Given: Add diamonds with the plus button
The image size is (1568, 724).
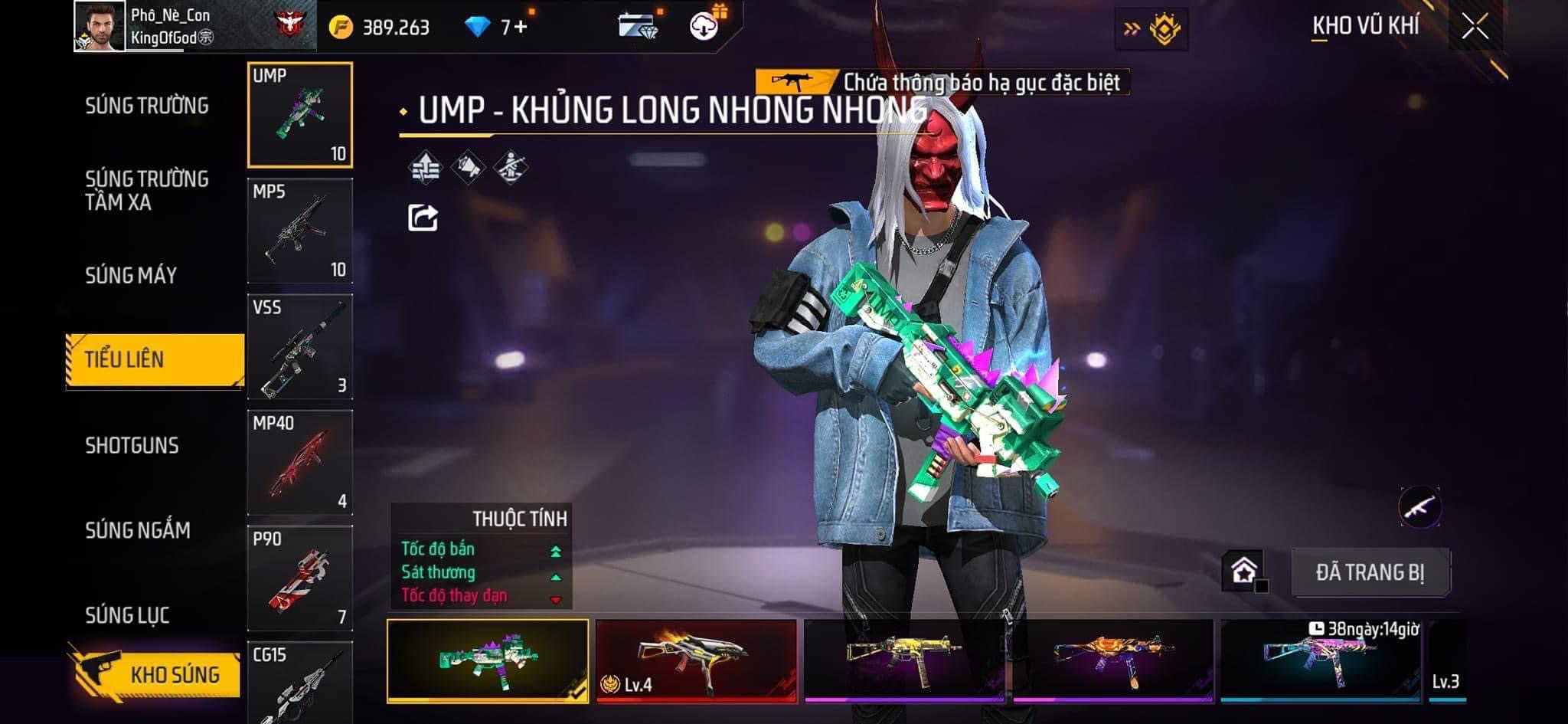Looking at the screenshot, I should click(521, 28).
